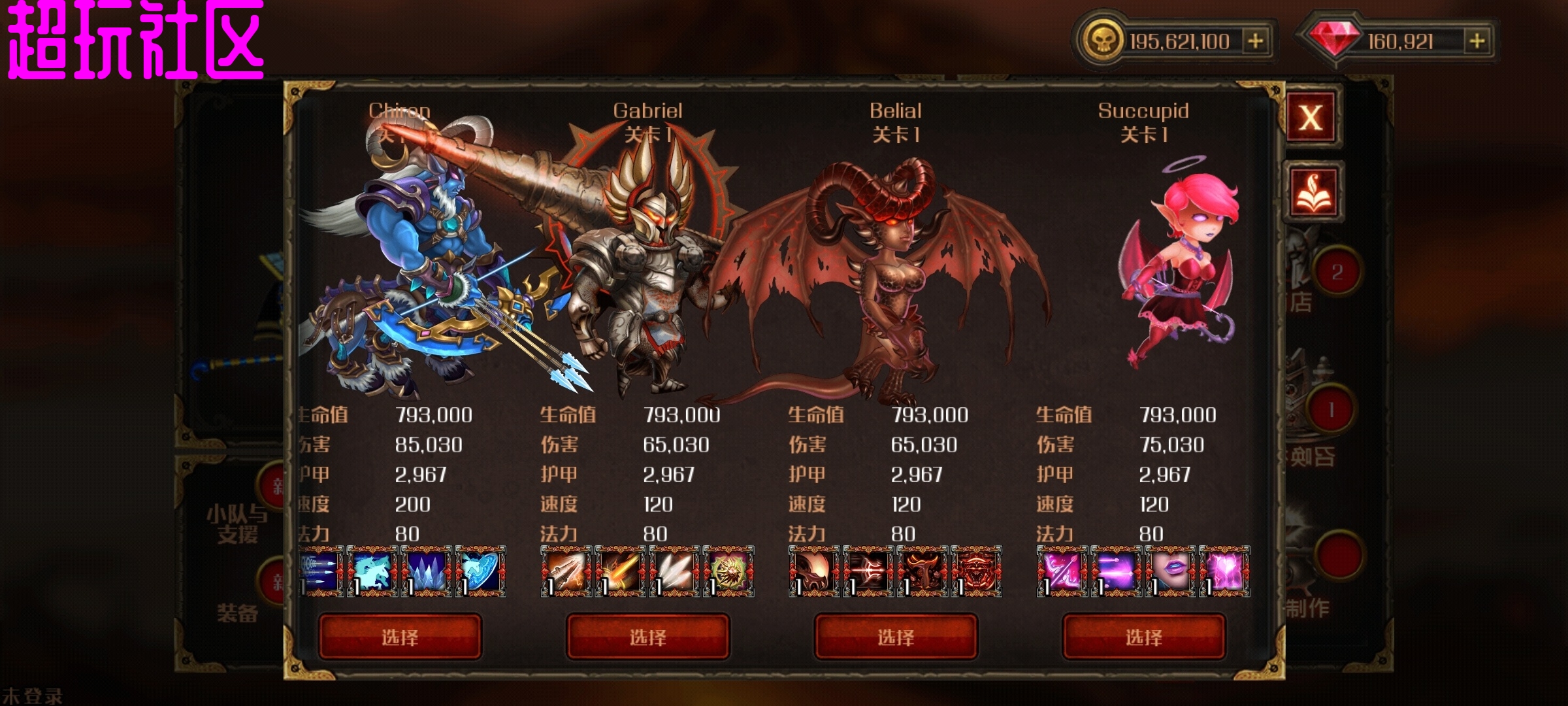View Gabriel's flaming sword slash skill
Screen dimensions: 1568x706
(x=621, y=571)
